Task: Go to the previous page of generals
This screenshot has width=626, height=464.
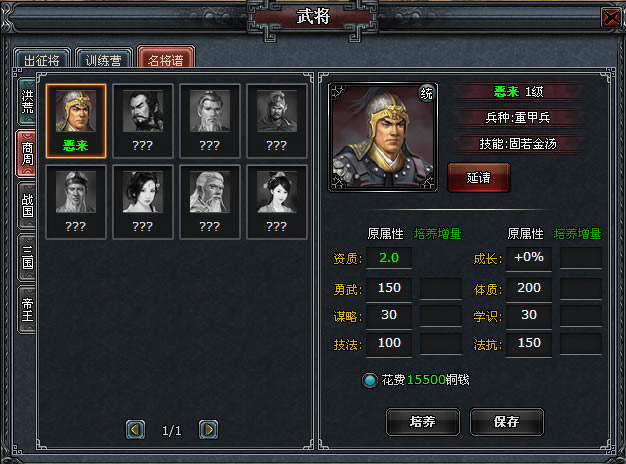Action: pos(136,429)
